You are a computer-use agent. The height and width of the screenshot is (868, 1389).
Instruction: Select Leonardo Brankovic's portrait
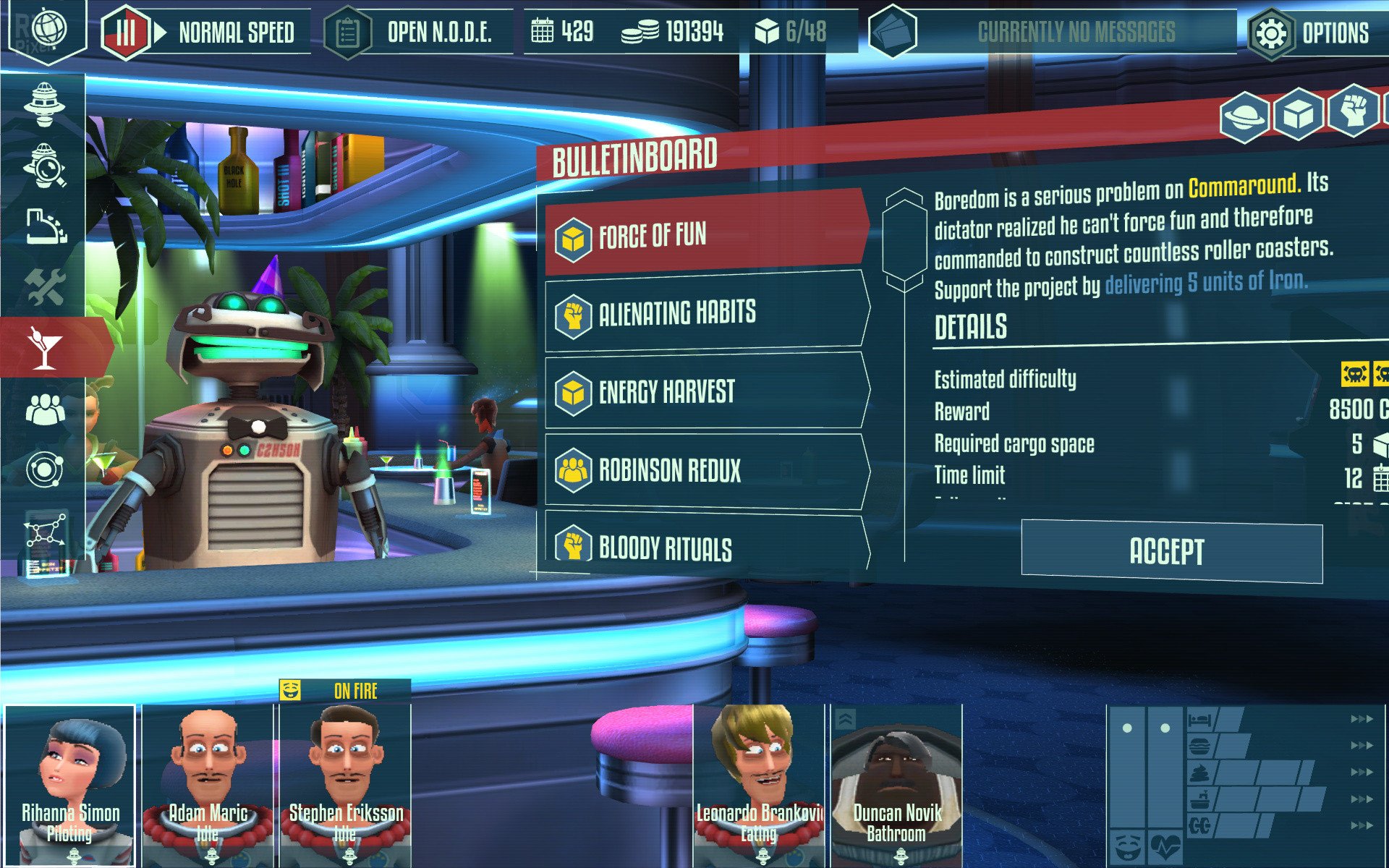759,785
